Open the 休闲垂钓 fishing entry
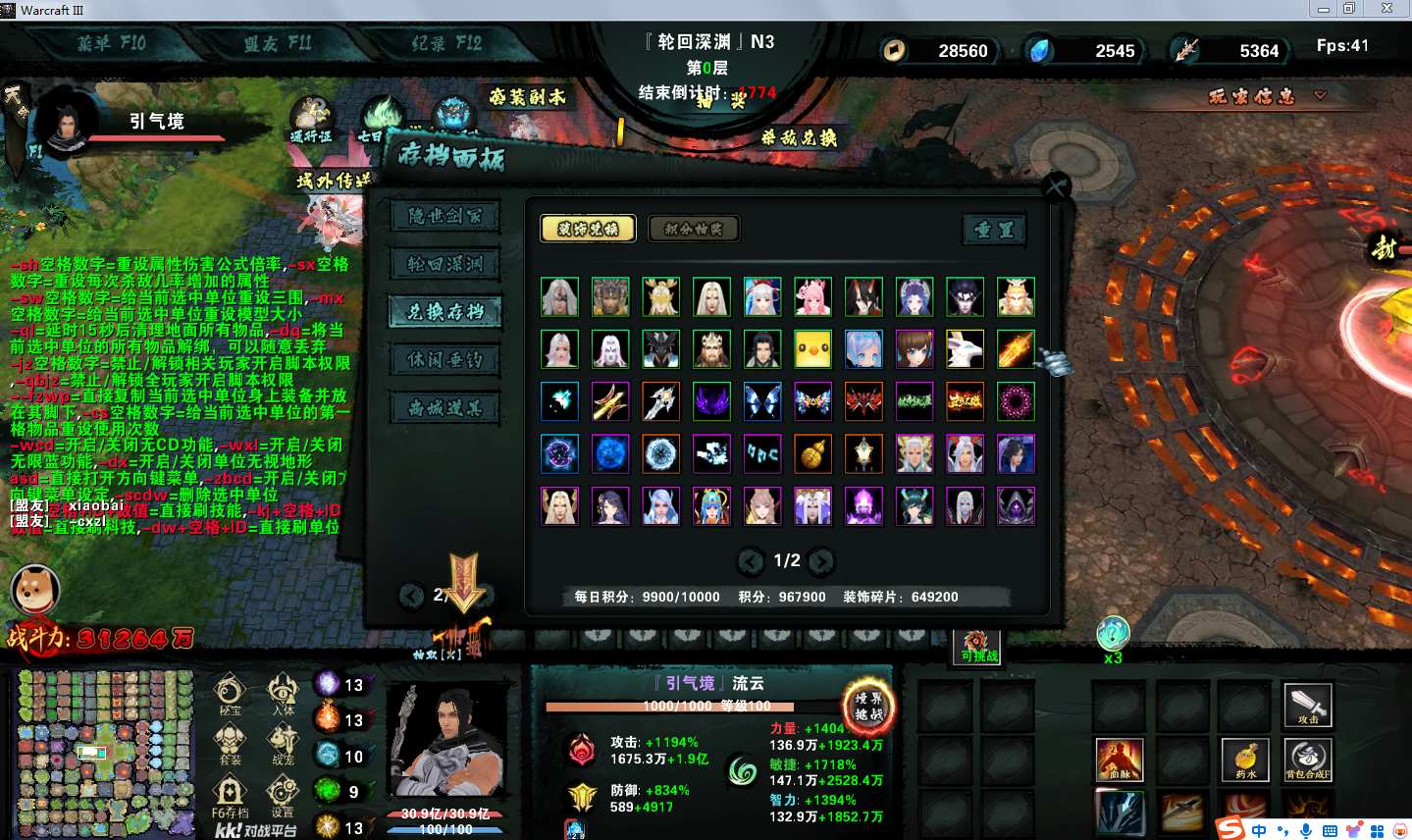The width and height of the screenshot is (1412, 840). point(445,360)
